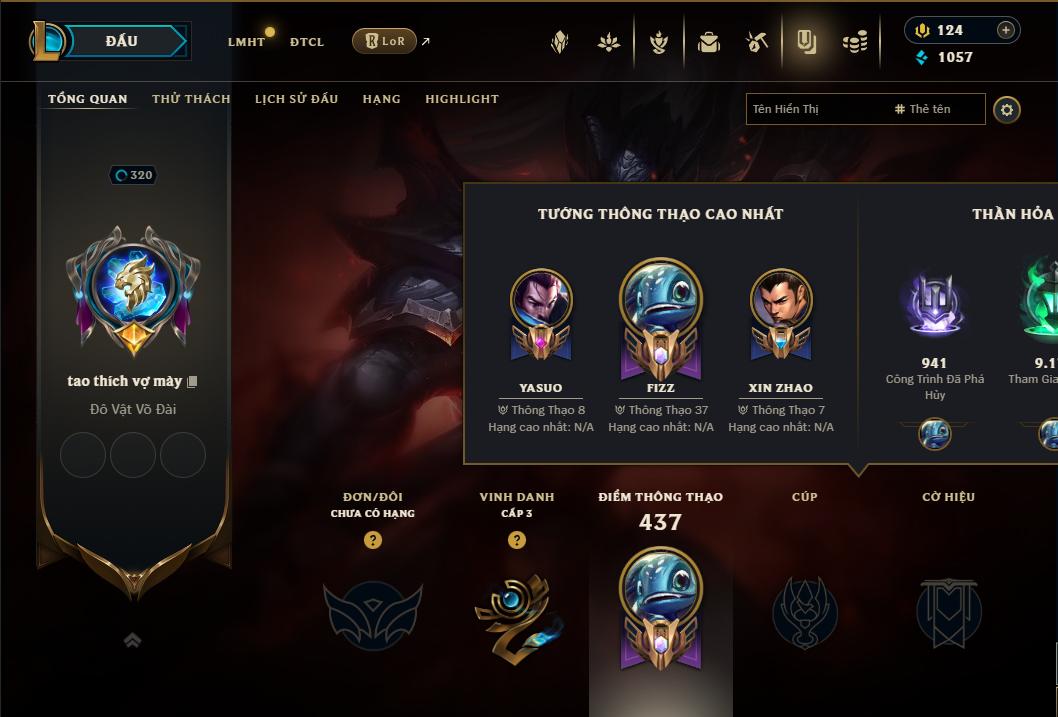Click the Tên Hiển Thị search field
The width and height of the screenshot is (1058, 717).
point(815,109)
